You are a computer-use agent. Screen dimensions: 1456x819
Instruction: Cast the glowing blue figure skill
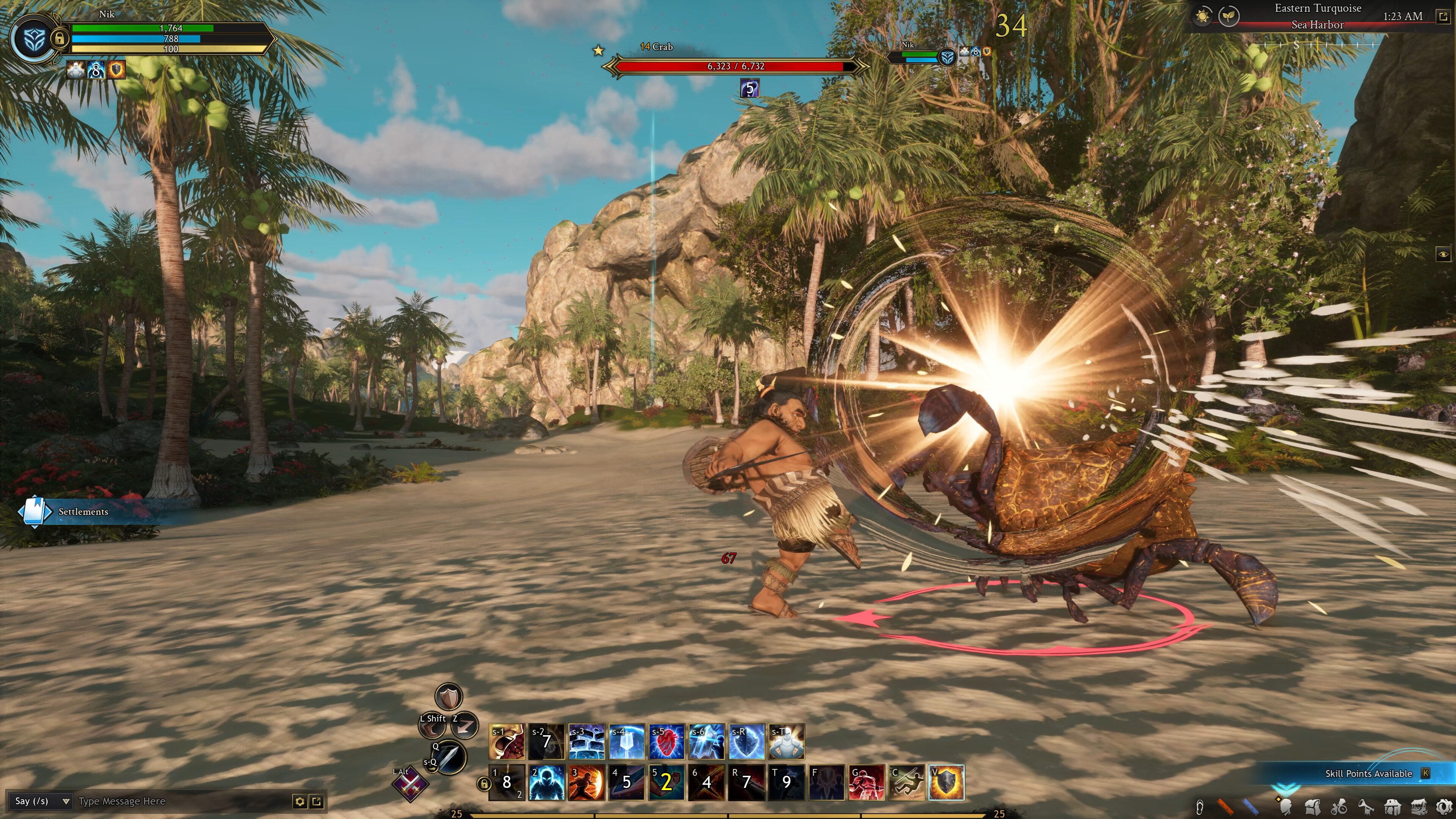pyautogui.click(x=546, y=783)
